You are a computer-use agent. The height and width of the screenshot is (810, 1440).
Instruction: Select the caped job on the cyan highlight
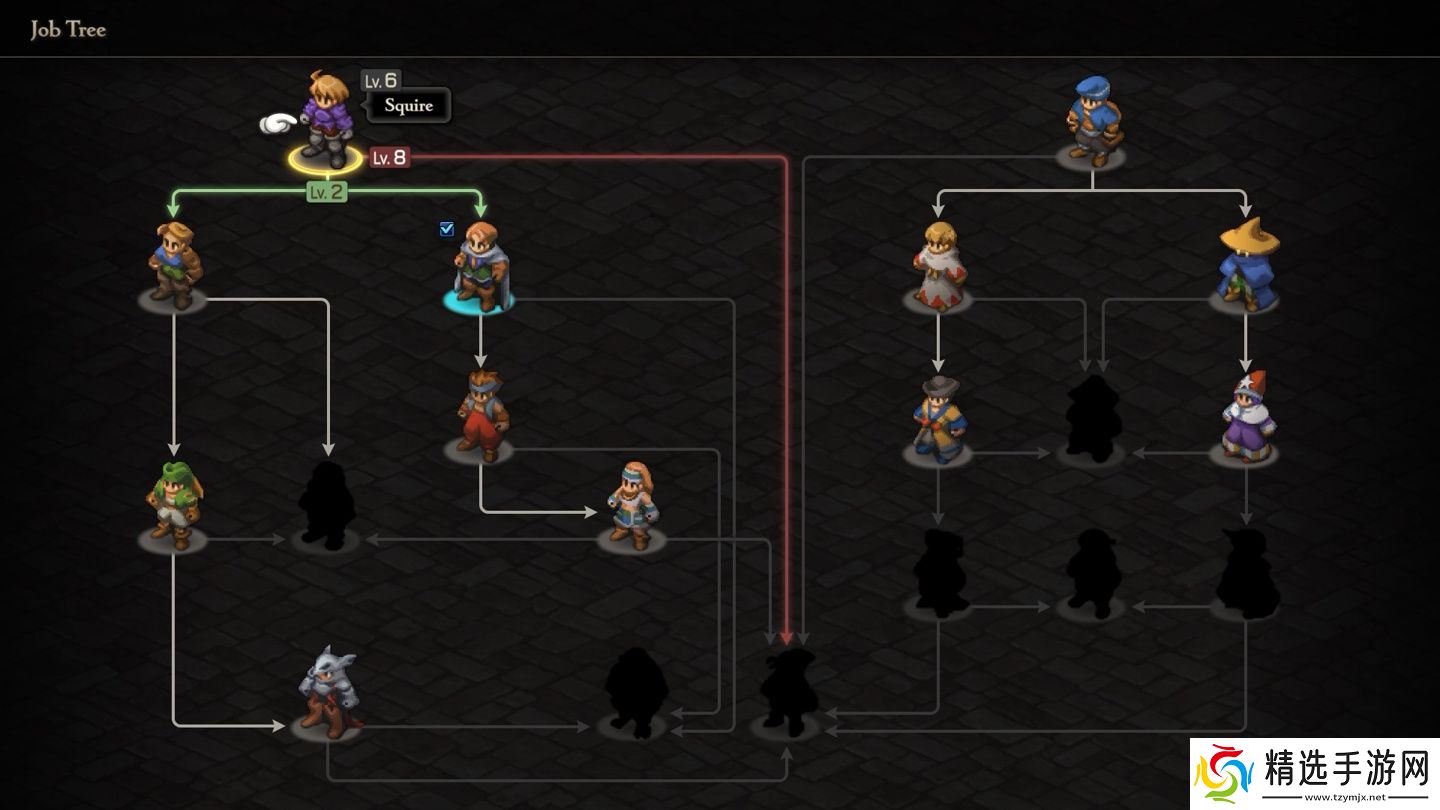coord(480,267)
